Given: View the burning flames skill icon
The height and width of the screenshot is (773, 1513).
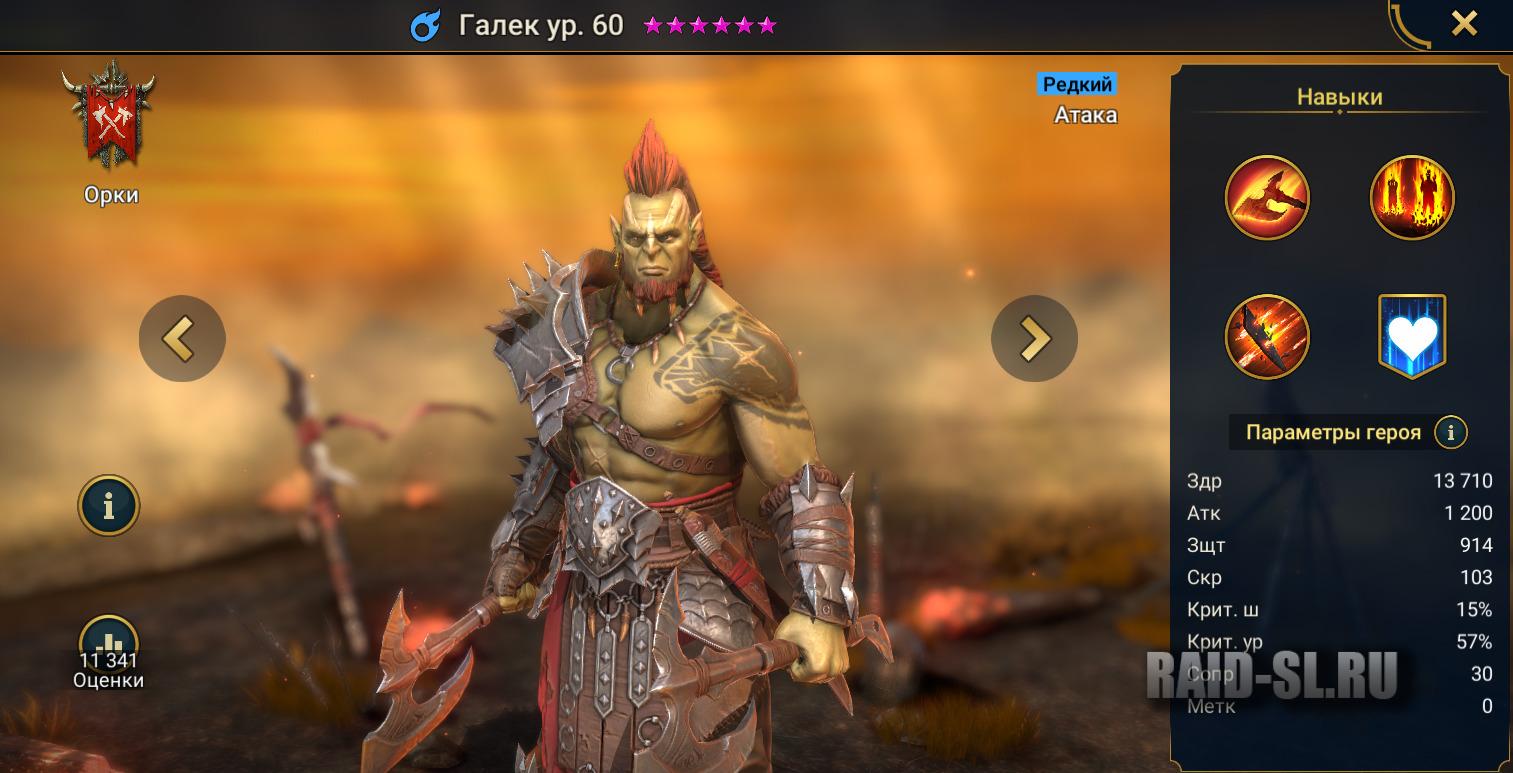Looking at the screenshot, I should pyautogui.click(x=1412, y=197).
